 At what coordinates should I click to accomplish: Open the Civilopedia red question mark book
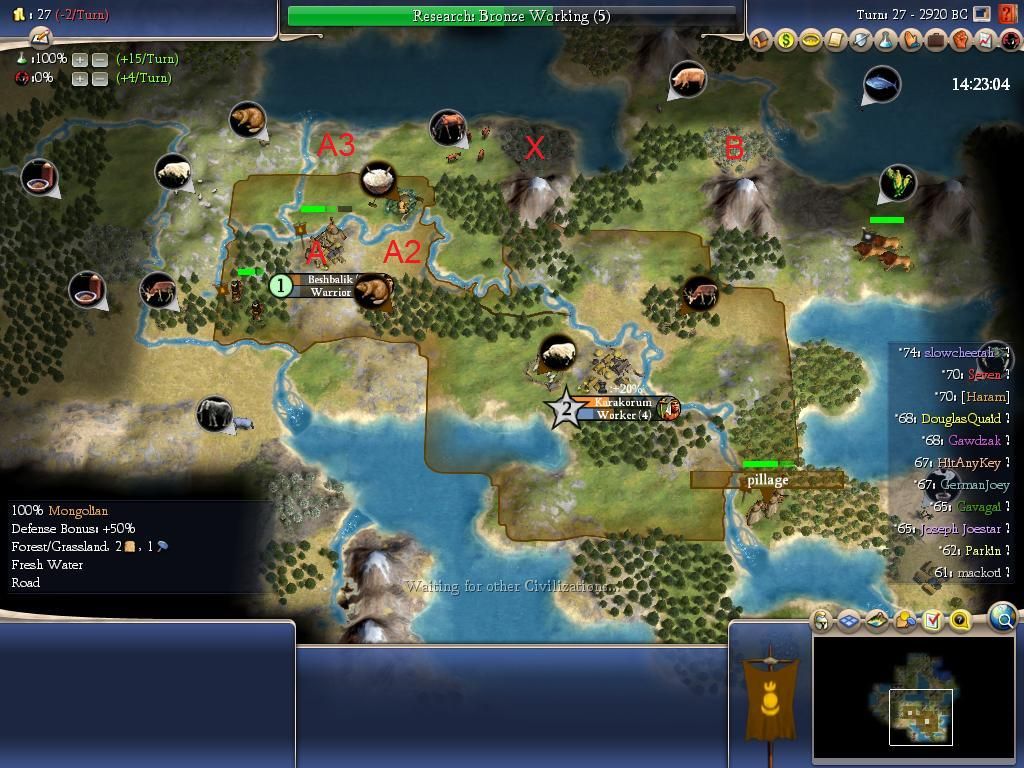pyautogui.click(x=1007, y=15)
